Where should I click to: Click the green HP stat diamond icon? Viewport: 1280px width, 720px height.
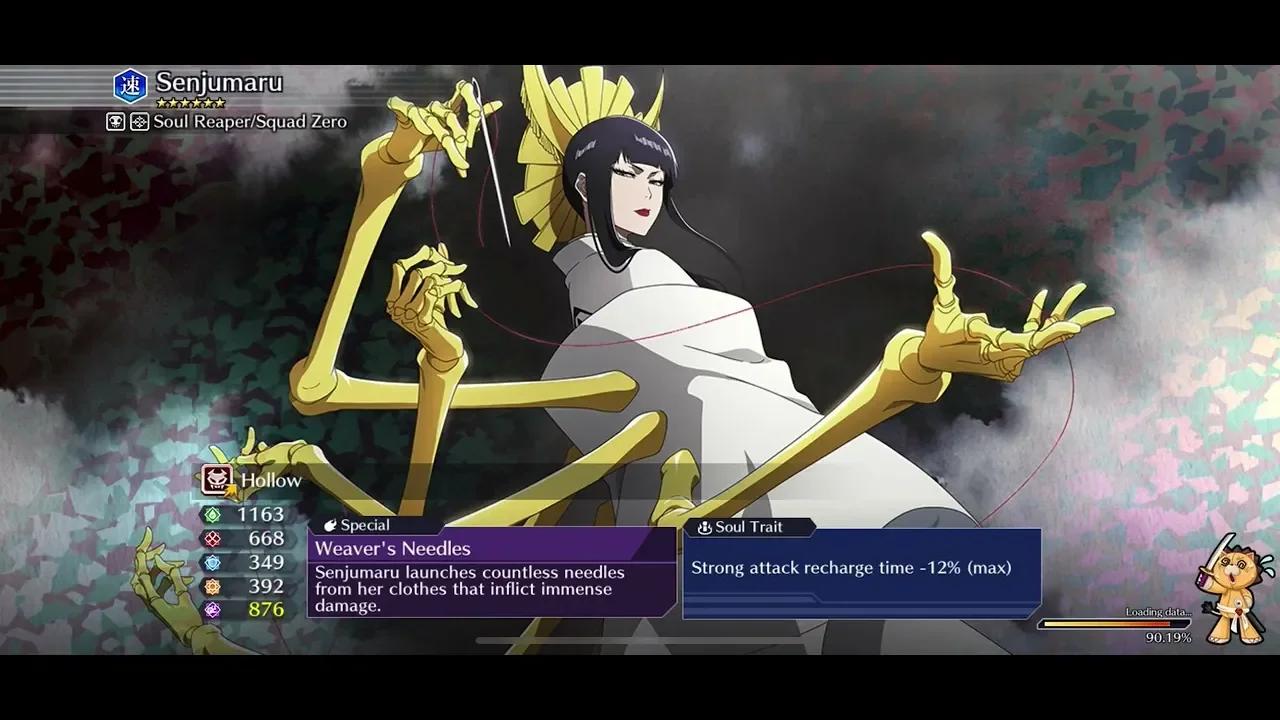pos(210,515)
